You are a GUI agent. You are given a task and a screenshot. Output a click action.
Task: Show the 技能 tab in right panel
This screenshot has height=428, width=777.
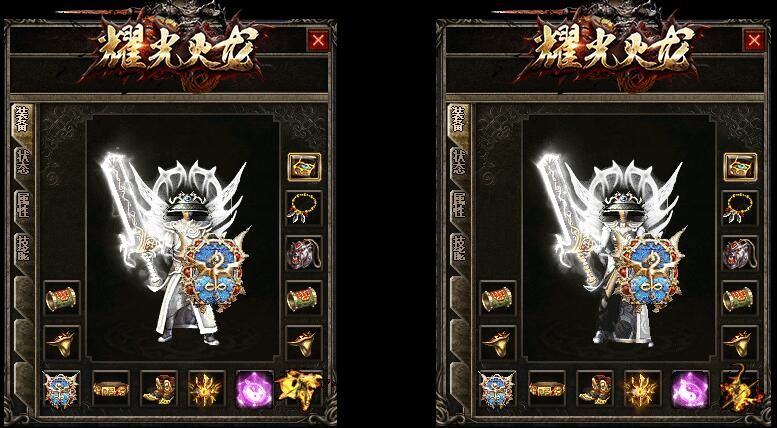[457, 246]
